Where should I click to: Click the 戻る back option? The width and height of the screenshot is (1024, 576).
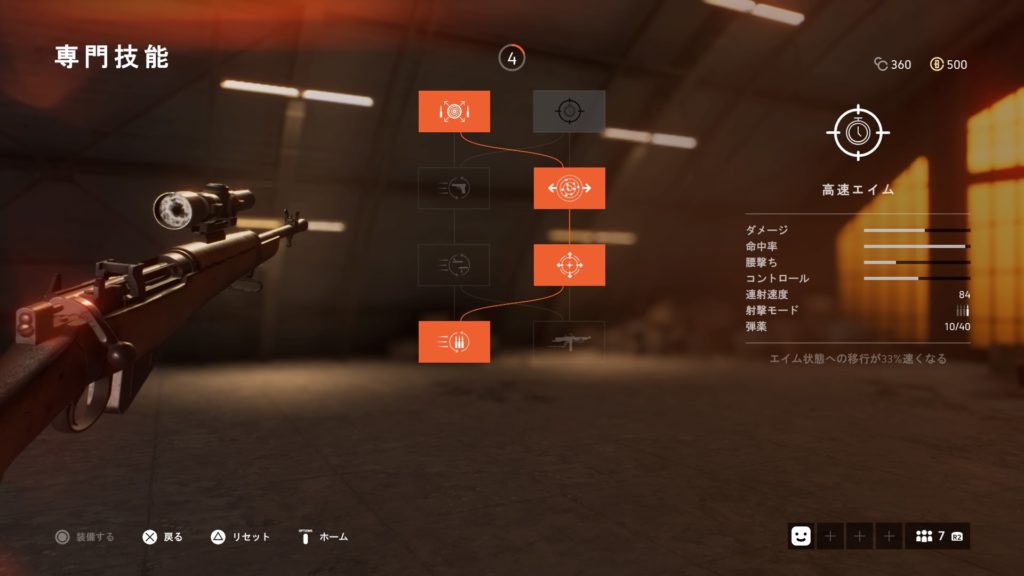pyautogui.click(x=163, y=537)
